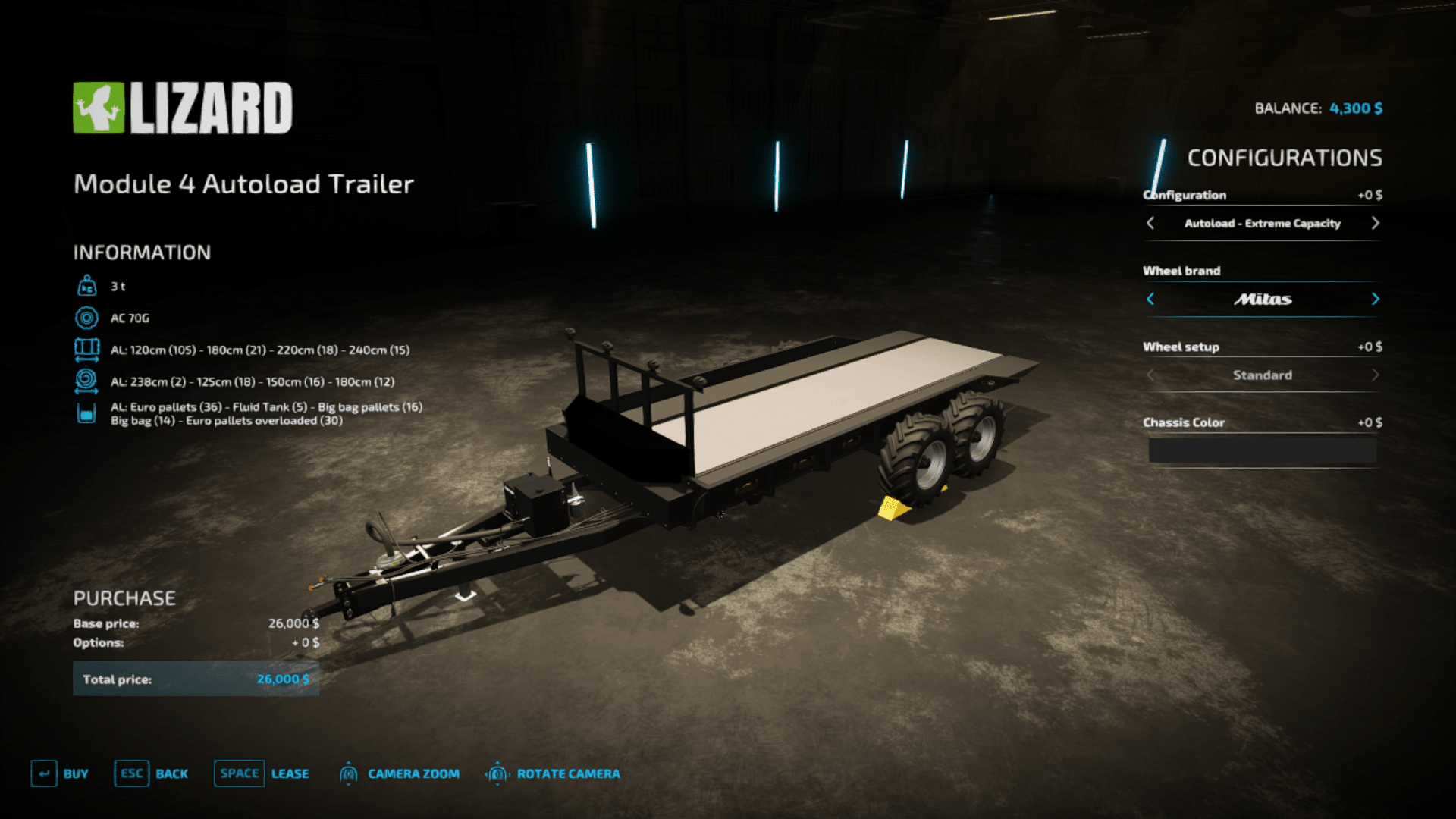Click the square bale sizes icon
This screenshot has width=1456, height=819.
(x=87, y=350)
